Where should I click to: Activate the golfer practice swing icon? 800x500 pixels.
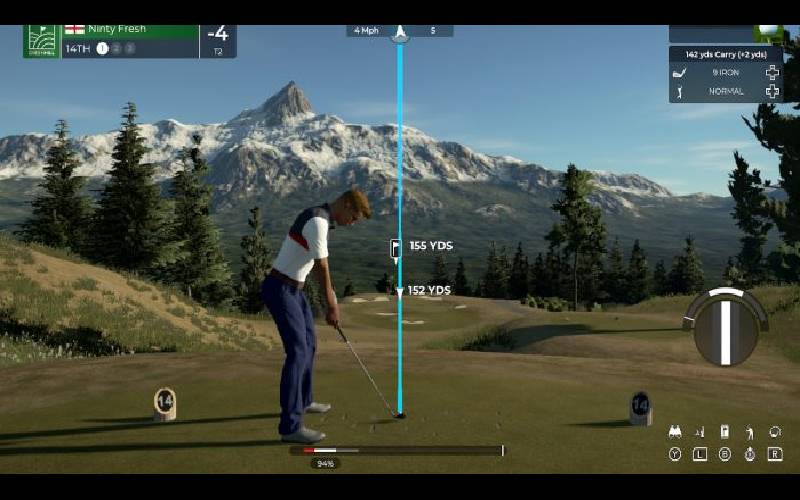tap(749, 432)
